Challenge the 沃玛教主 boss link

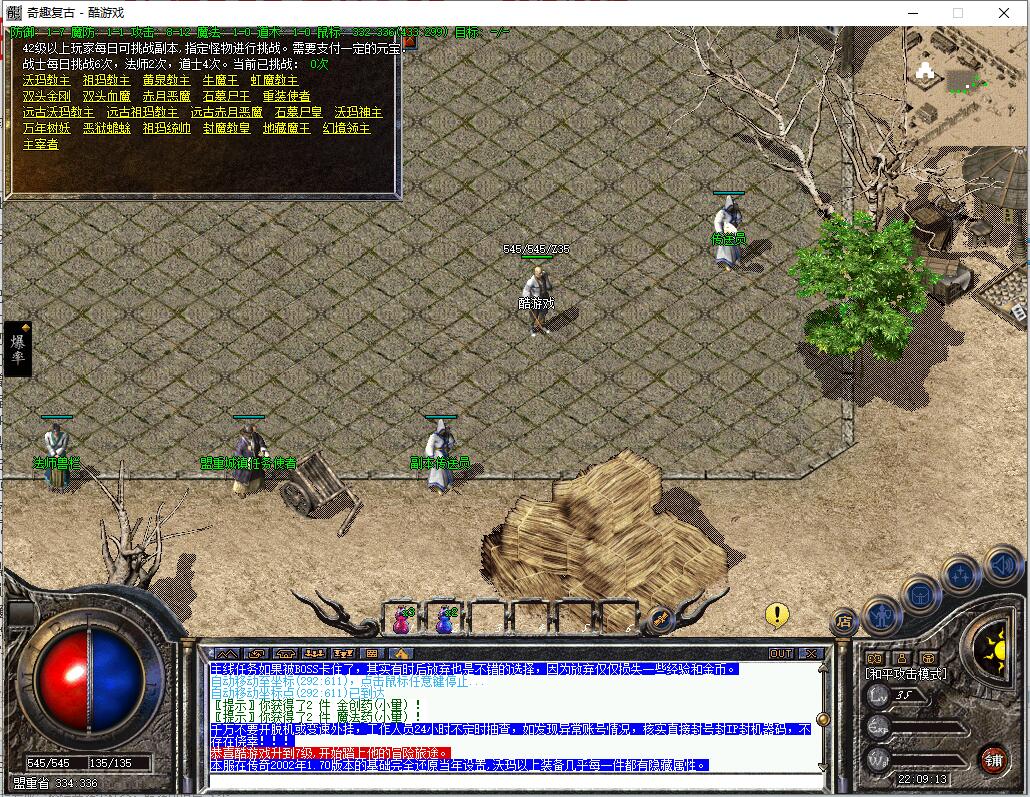click(46, 80)
